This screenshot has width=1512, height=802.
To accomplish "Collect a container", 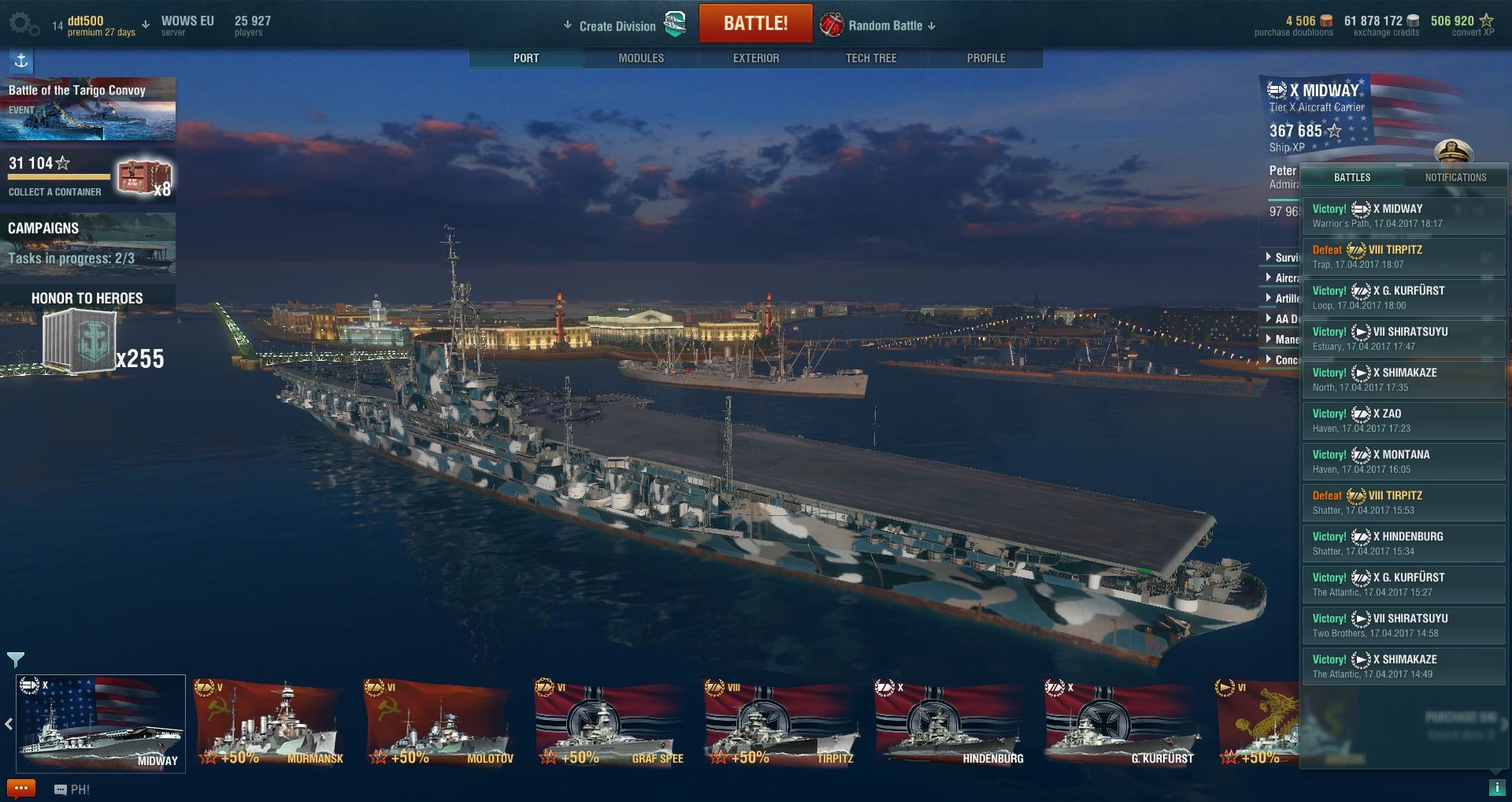I will click(87, 178).
